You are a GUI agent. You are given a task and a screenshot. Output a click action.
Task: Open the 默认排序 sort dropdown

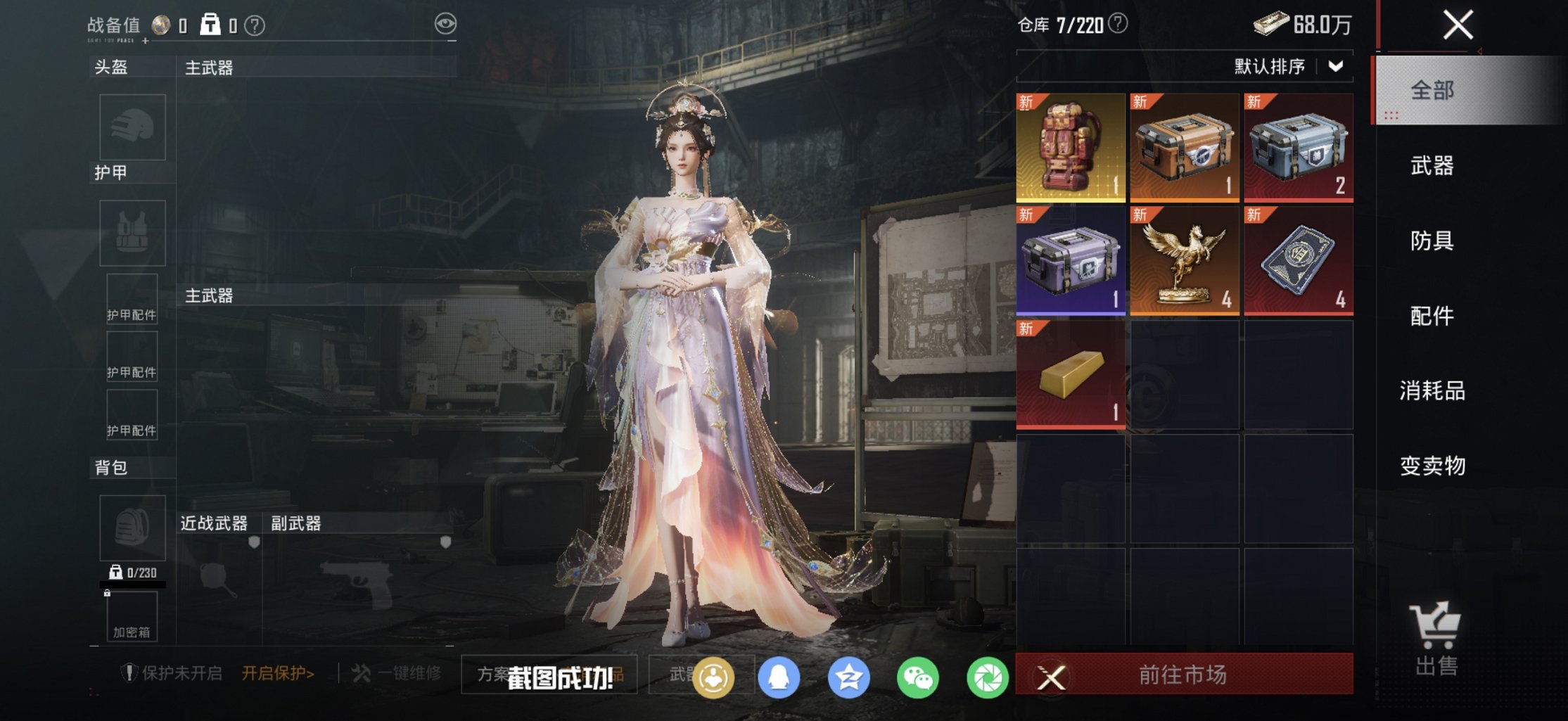(x=1289, y=67)
